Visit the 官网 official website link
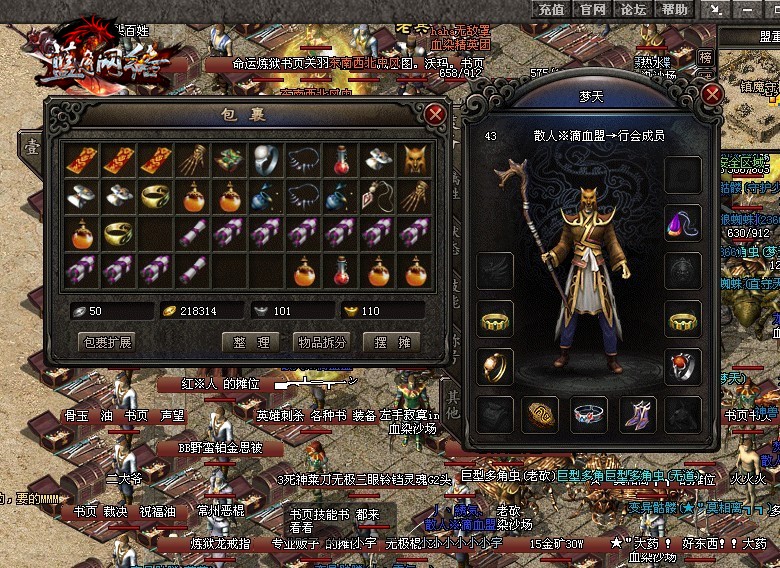The width and height of the screenshot is (780, 568). 592,9
